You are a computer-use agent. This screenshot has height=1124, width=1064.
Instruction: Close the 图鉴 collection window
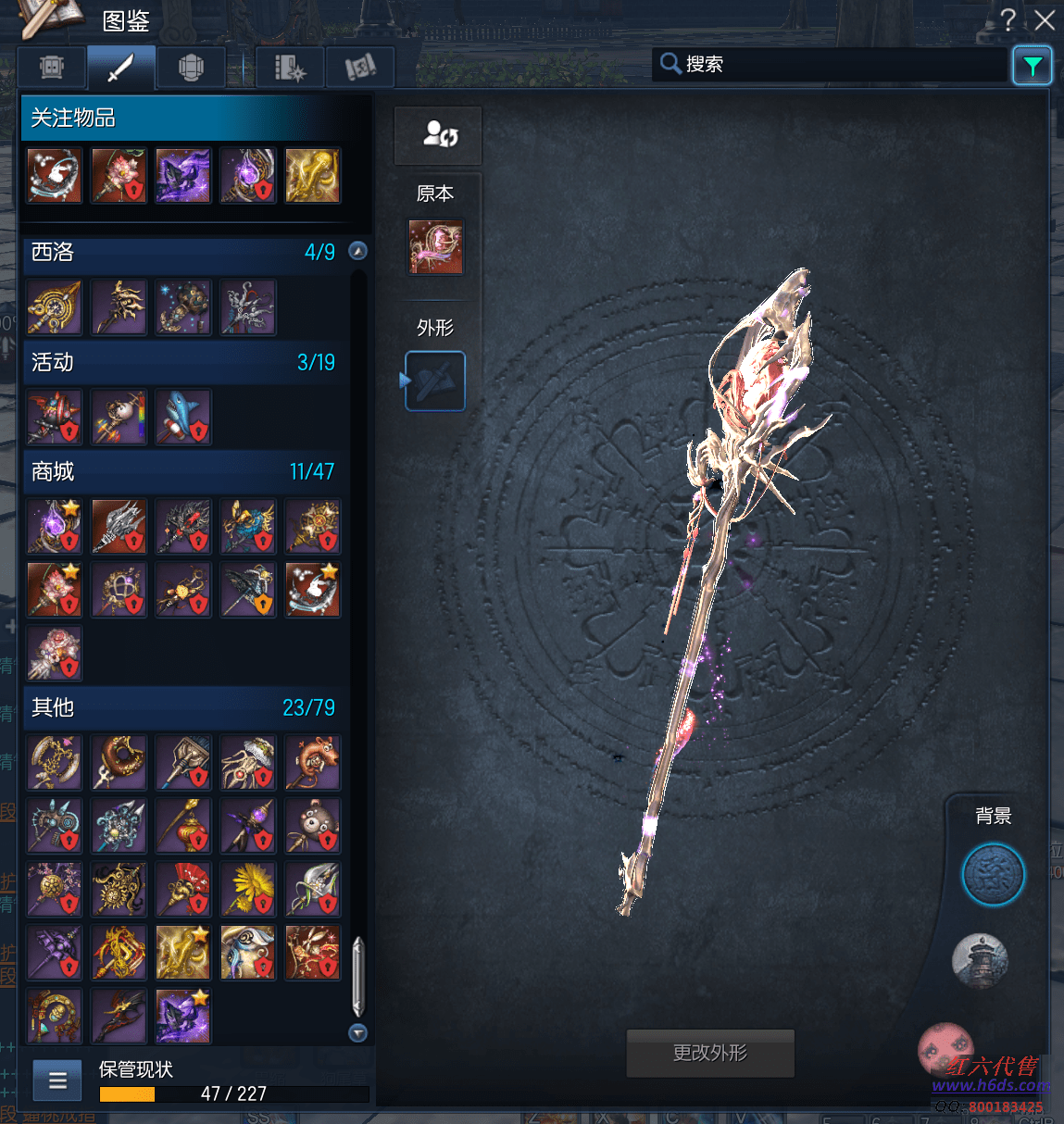coord(1045,20)
